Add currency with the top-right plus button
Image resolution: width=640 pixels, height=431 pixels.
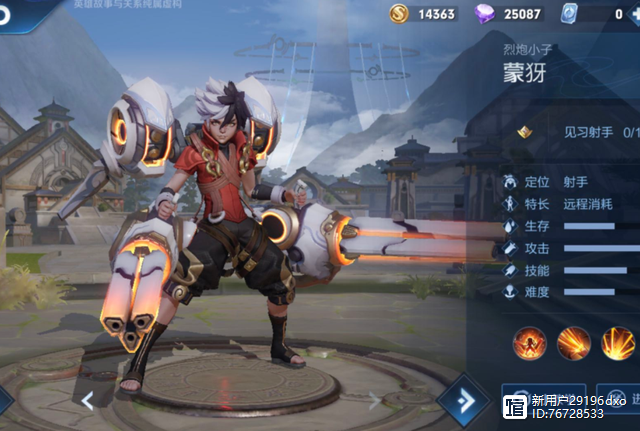coord(632,14)
